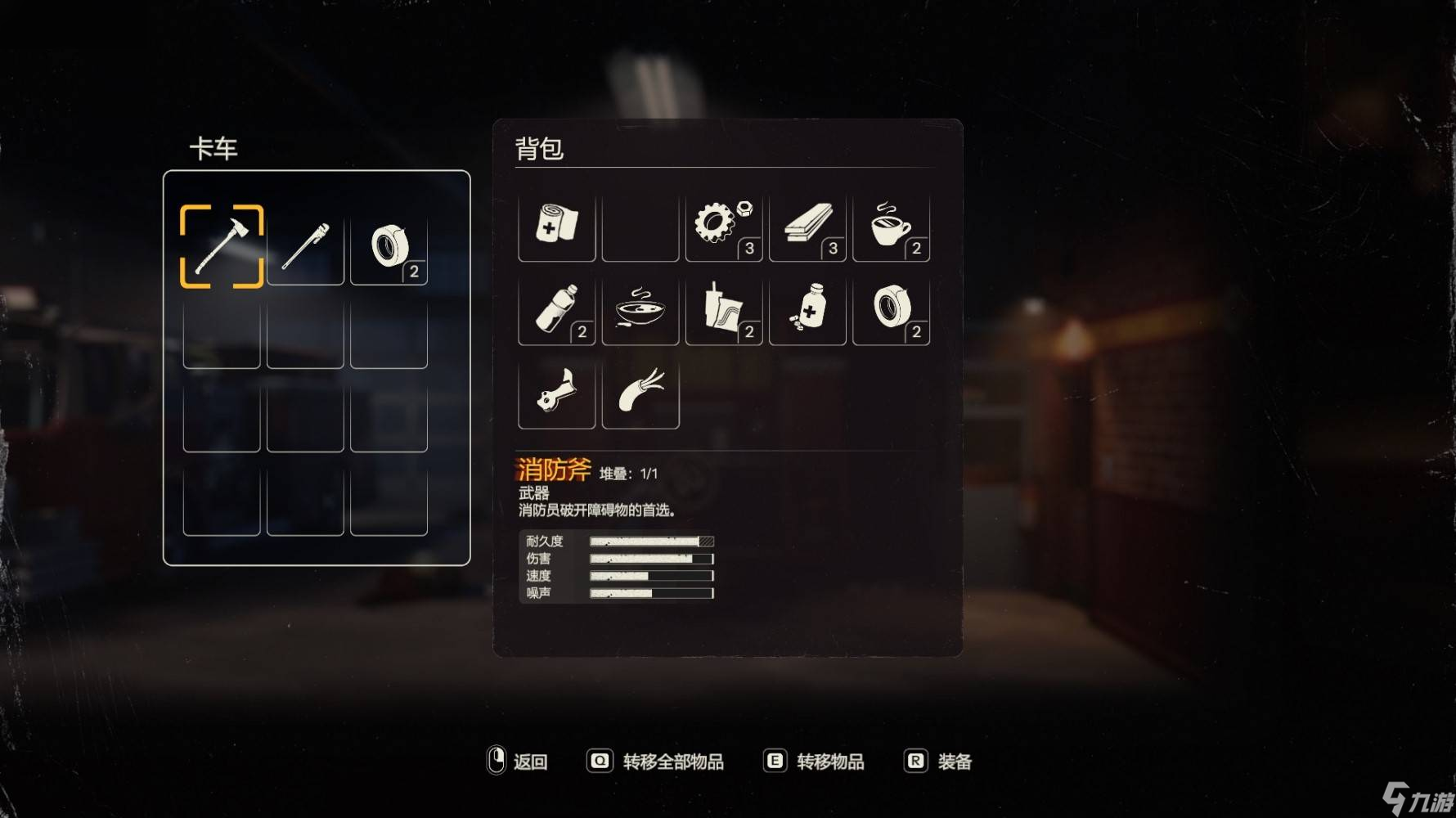Select the bandage roll in the backpack
The width and height of the screenshot is (1456, 818).
point(557,225)
